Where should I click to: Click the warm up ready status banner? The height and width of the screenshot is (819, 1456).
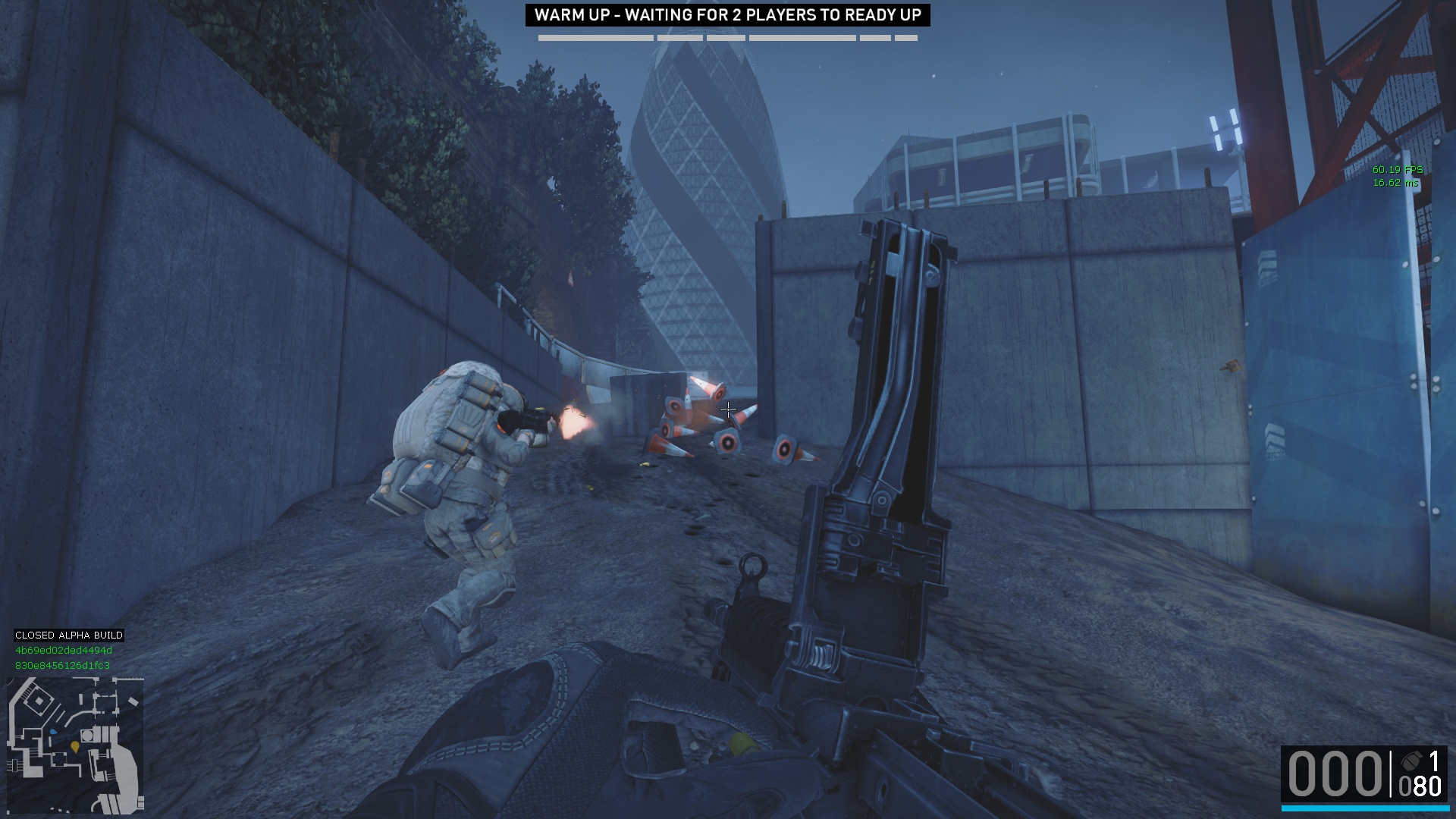tap(727, 15)
